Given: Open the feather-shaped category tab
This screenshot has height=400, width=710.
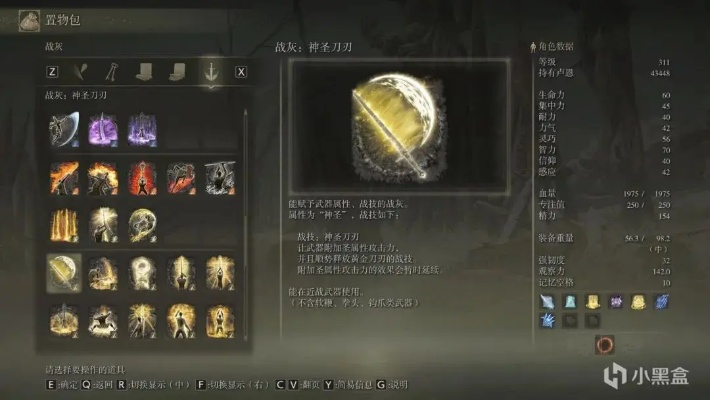Looking at the screenshot, I should (x=83, y=71).
